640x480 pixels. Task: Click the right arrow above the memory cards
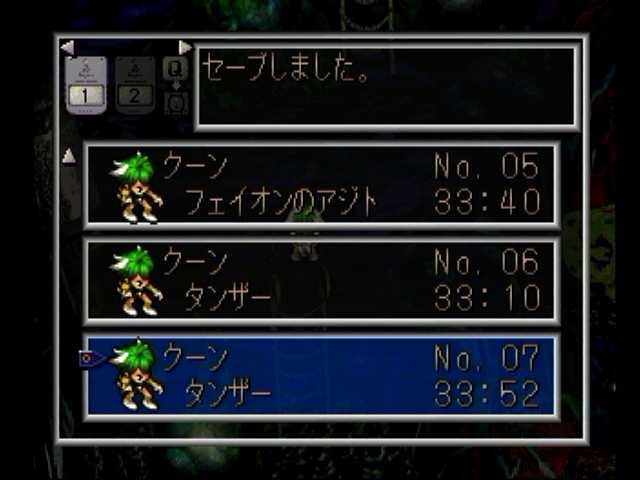pyautogui.click(x=185, y=47)
